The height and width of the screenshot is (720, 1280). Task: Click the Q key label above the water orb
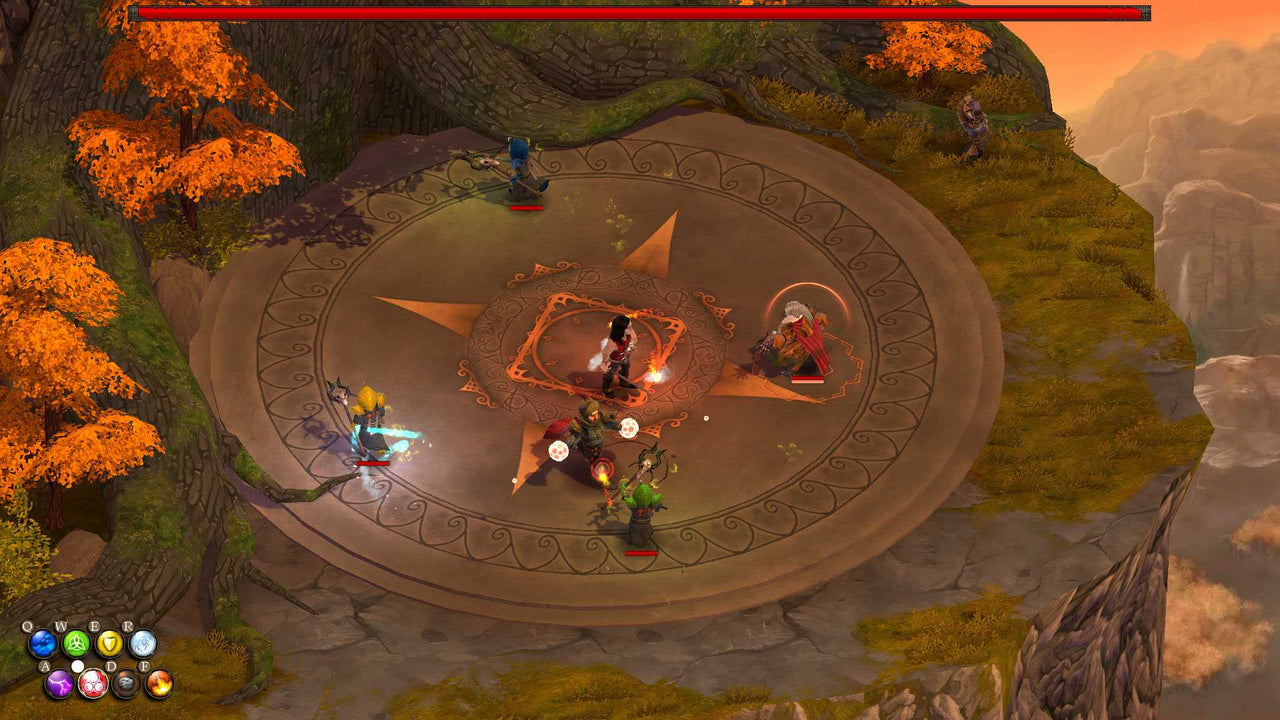pos(27,626)
